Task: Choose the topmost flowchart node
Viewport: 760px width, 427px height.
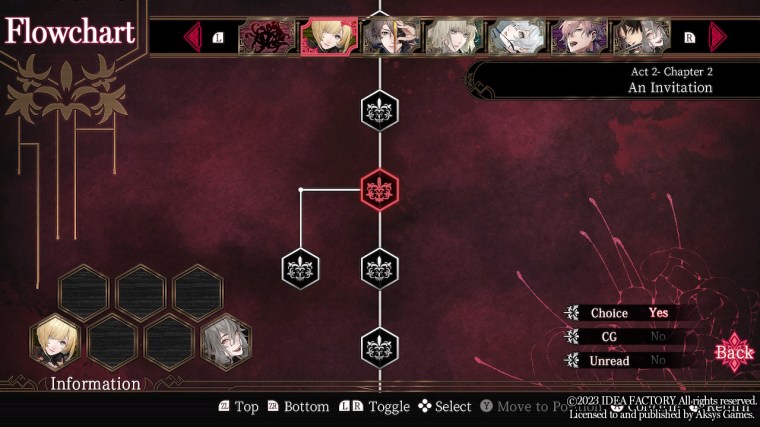Action: pyautogui.click(x=380, y=110)
